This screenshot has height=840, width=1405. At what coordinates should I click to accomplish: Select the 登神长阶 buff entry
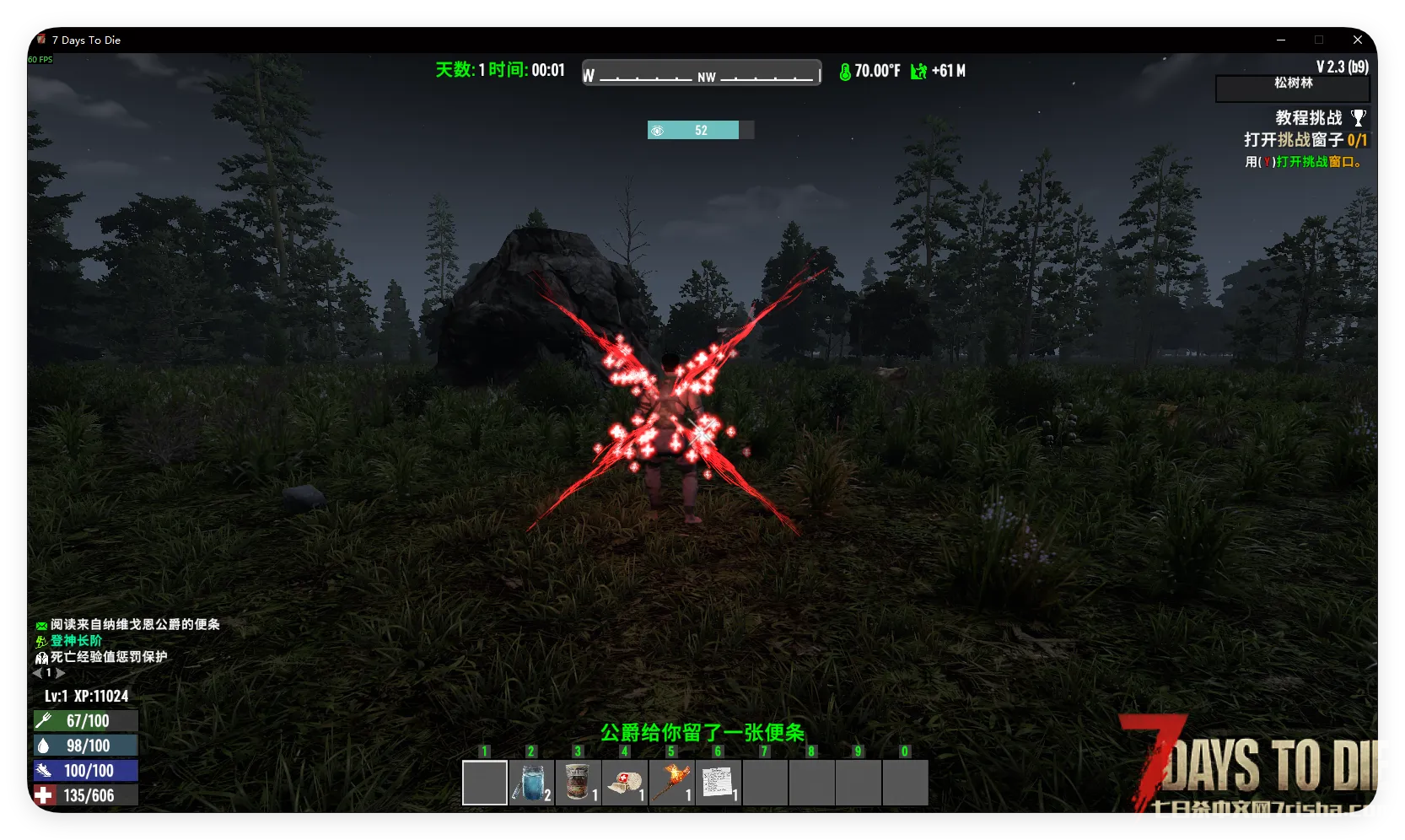coord(76,641)
